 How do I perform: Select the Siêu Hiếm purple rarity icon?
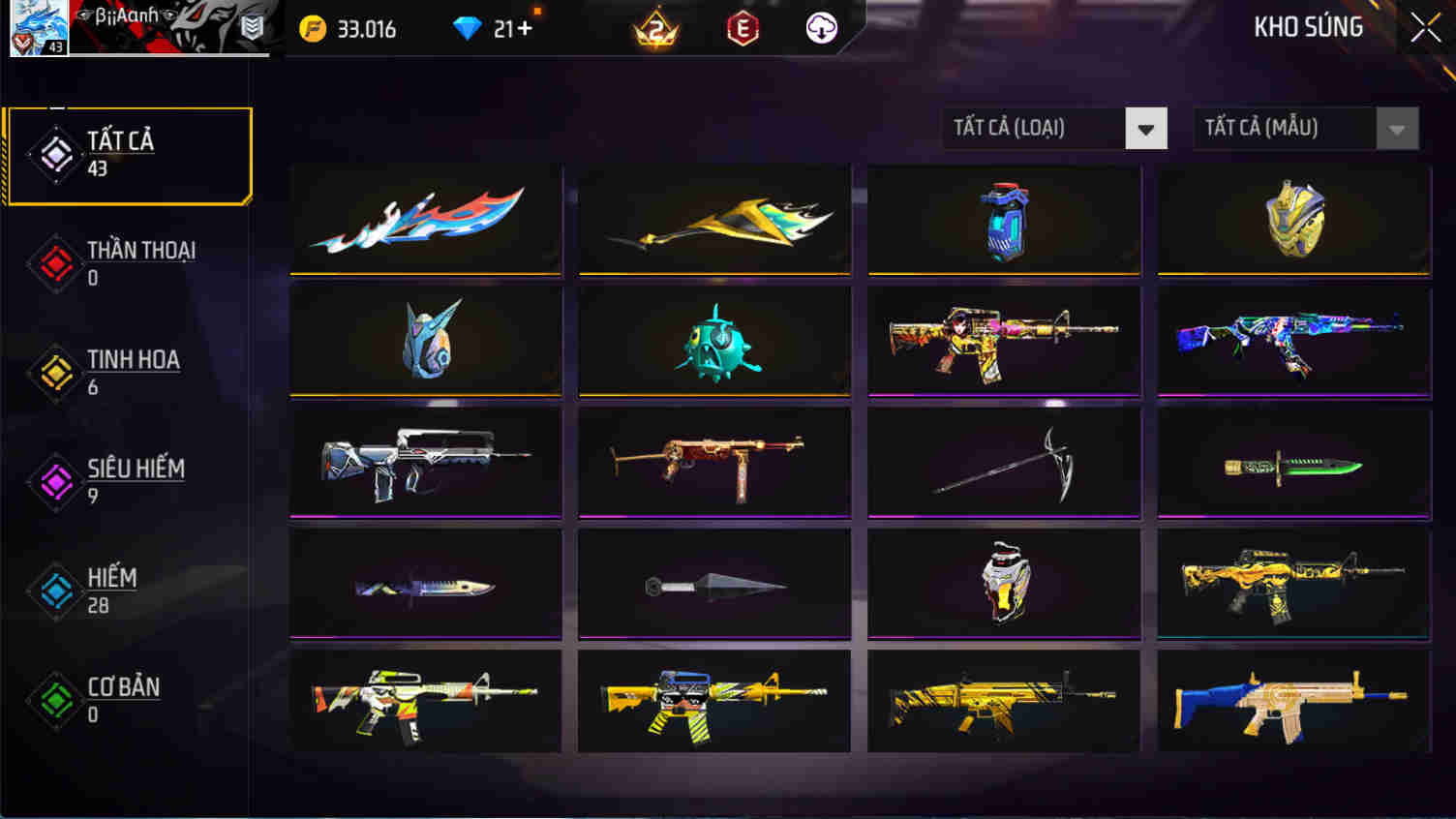pos(55,481)
